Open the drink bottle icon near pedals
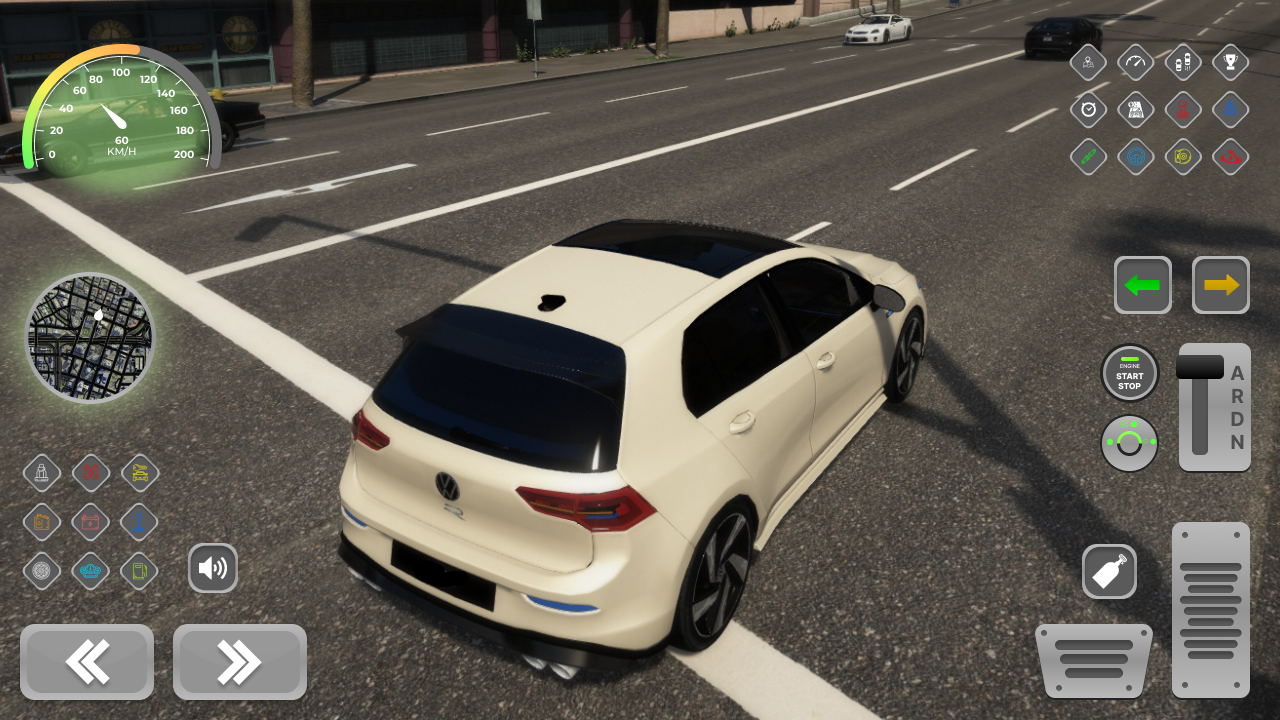The image size is (1280, 720). tap(1109, 571)
